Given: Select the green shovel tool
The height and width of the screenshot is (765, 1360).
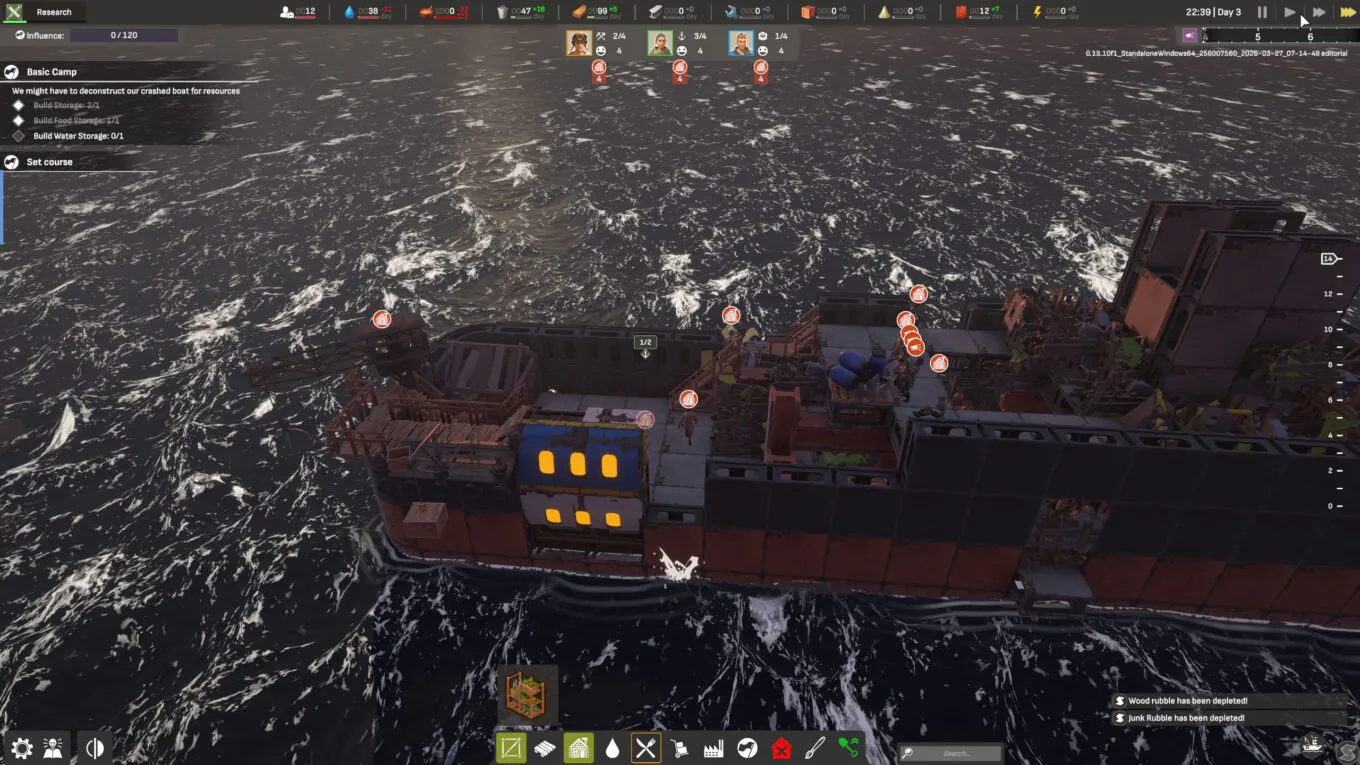Looking at the screenshot, I should [849, 748].
